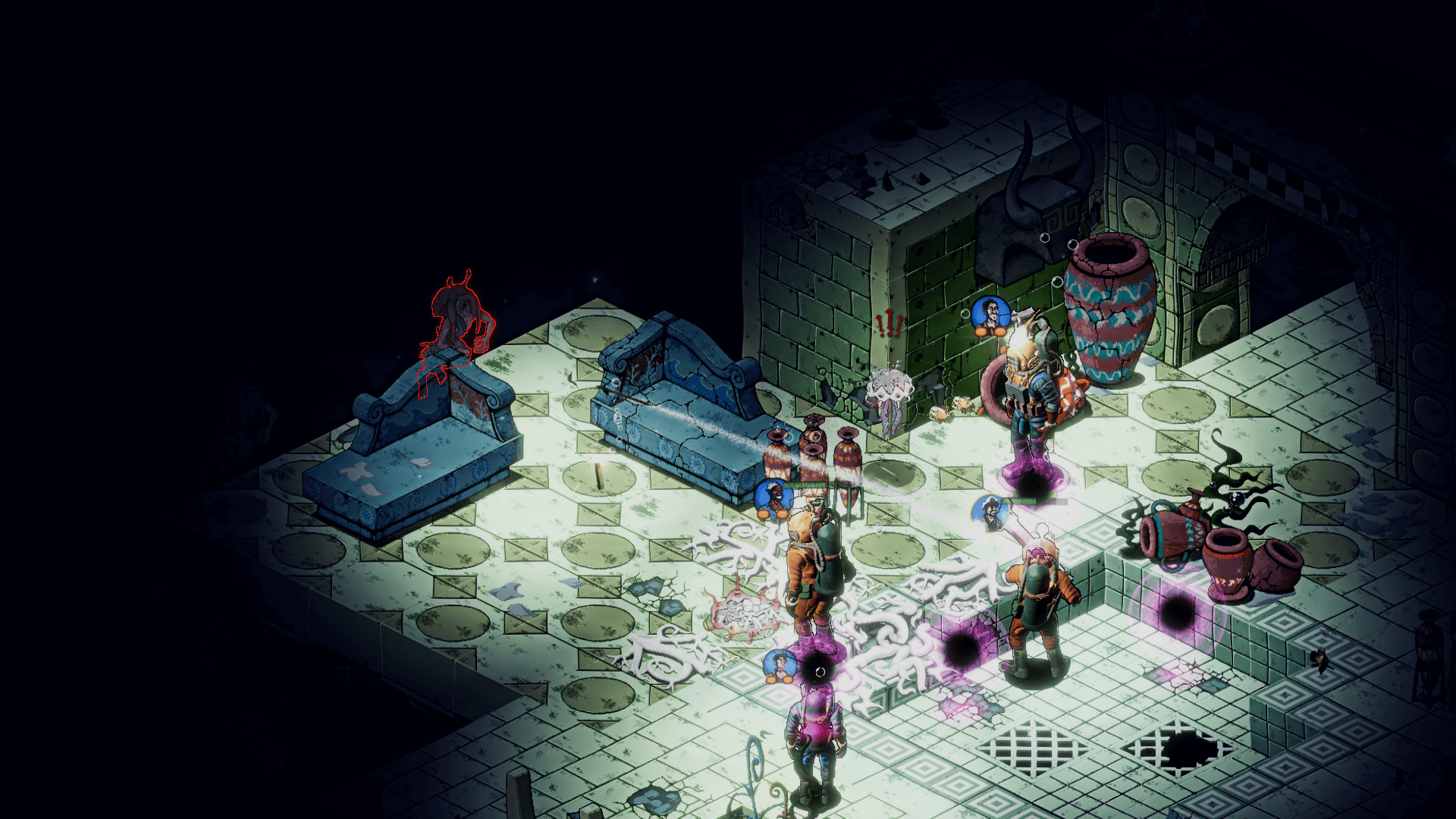Select the bearded captain portrait badge
The image size is (1456, 819).
point(991,513)
